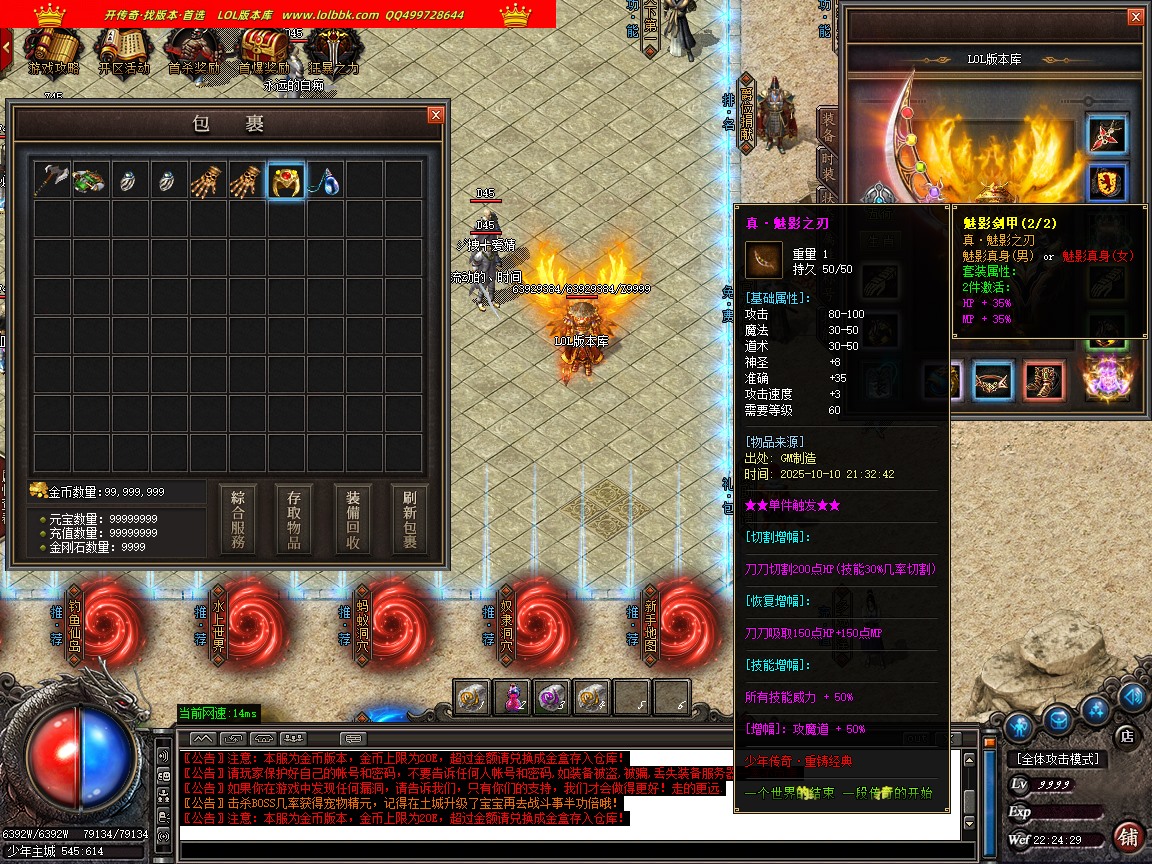Close the character equipment panel

[1134, 17]
